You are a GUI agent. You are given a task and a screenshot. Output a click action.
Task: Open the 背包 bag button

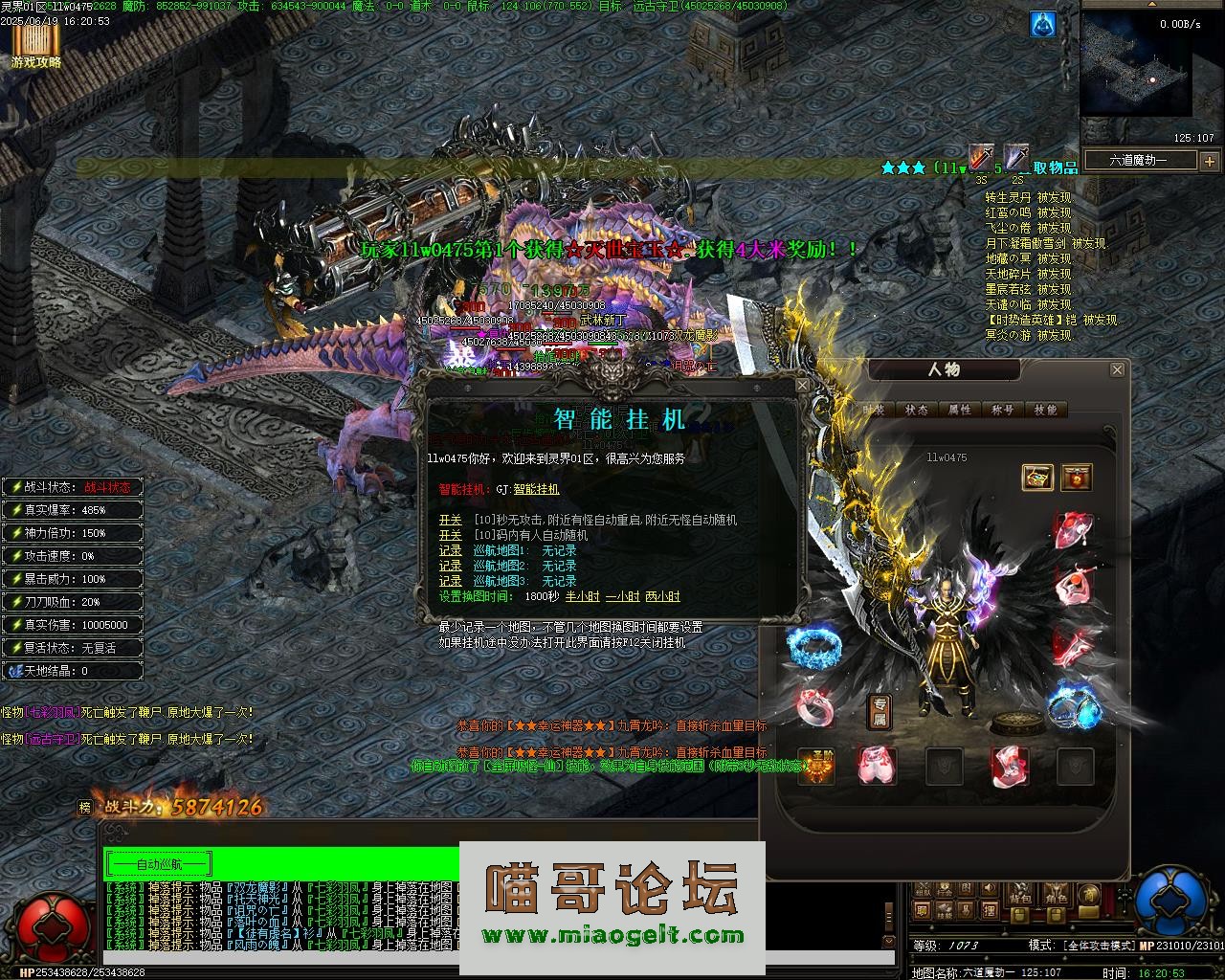click(1020, 896)
